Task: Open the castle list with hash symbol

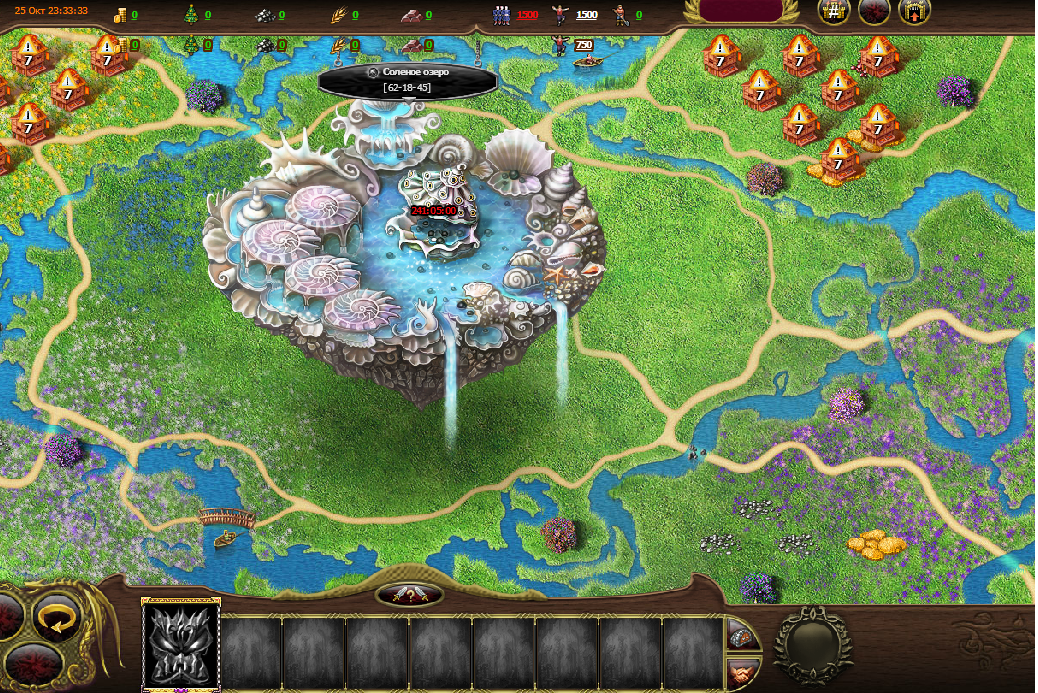Action: (834, 12)
